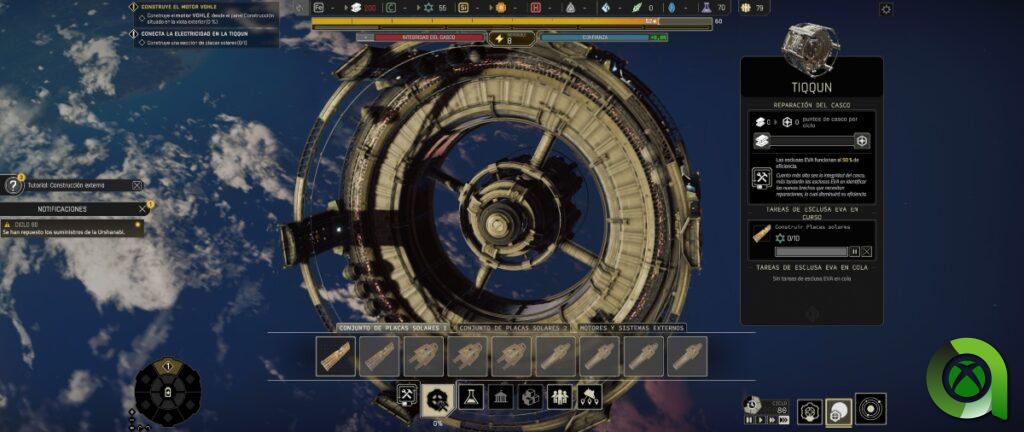1024x432 pixels.
Task: Open the research flask menu
Action: (x=471, y=396)
